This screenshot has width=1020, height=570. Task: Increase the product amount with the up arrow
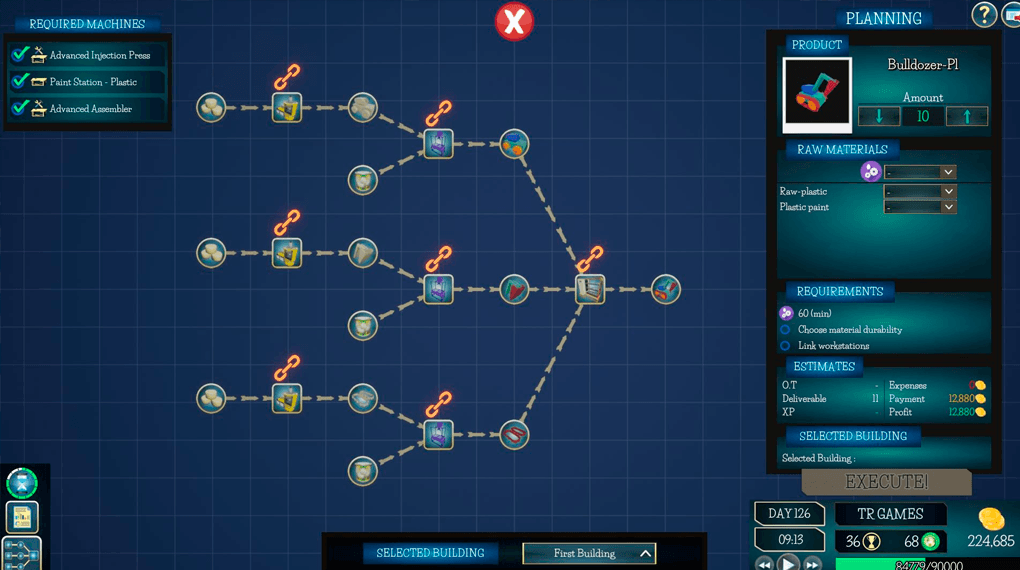coord(967,116)
